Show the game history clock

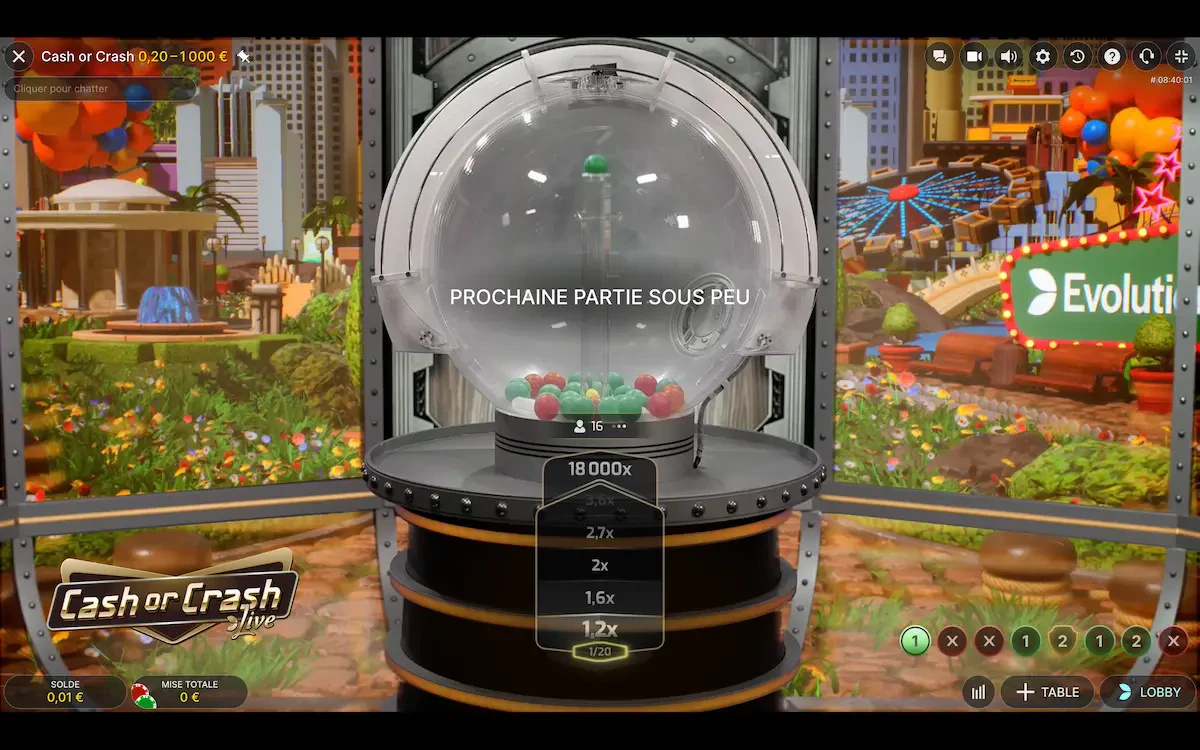(1077, 57)
